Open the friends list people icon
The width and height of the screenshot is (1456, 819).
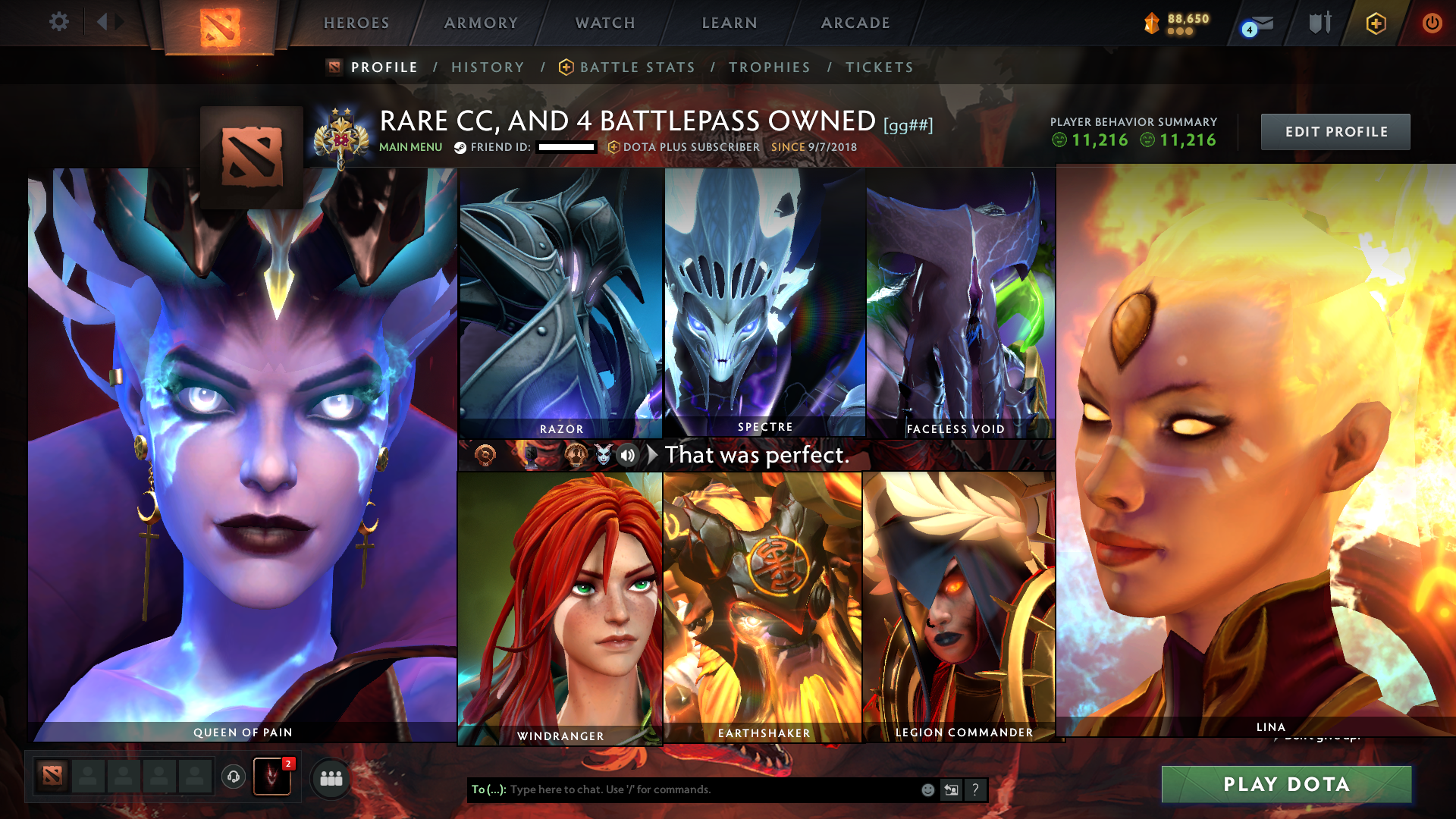click(331, 777)
